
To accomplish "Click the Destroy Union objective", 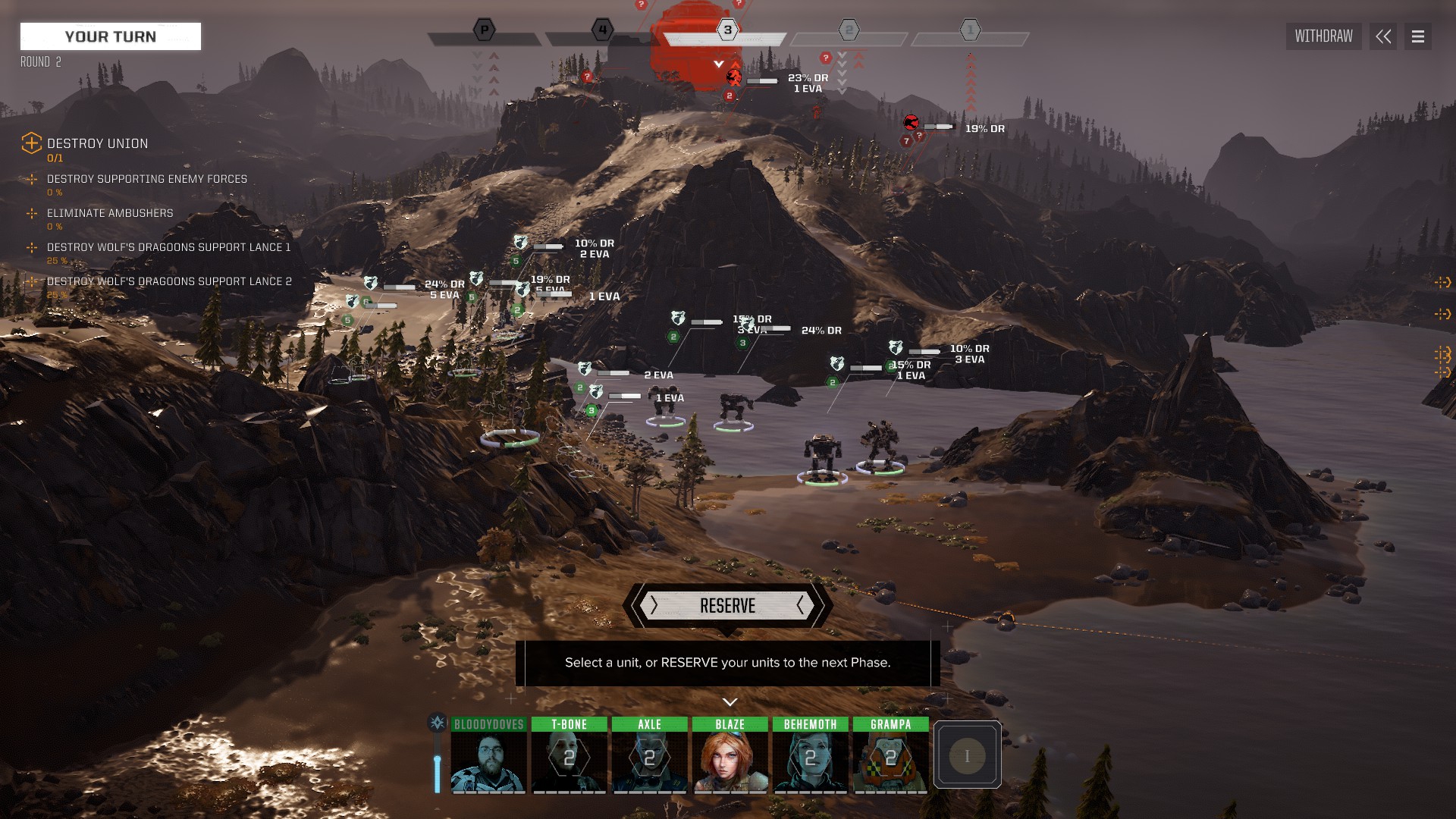I will point(97,144).
